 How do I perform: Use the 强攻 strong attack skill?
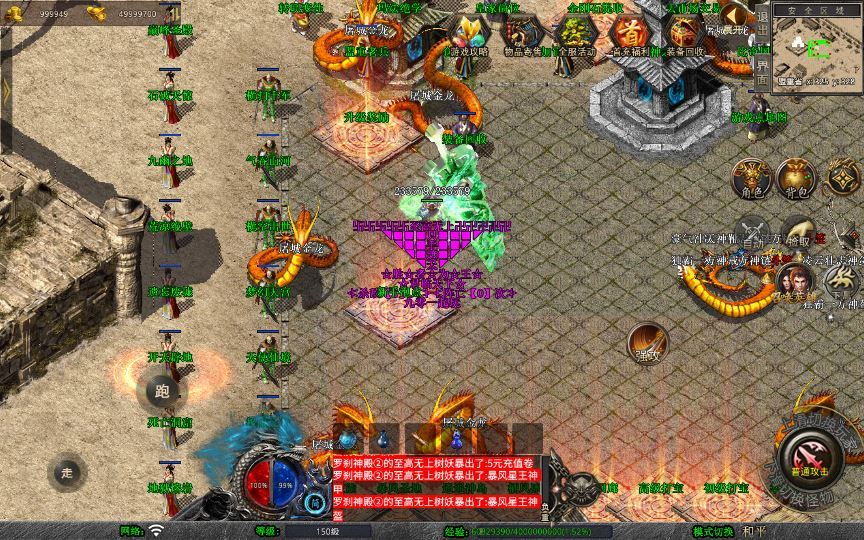647,342
